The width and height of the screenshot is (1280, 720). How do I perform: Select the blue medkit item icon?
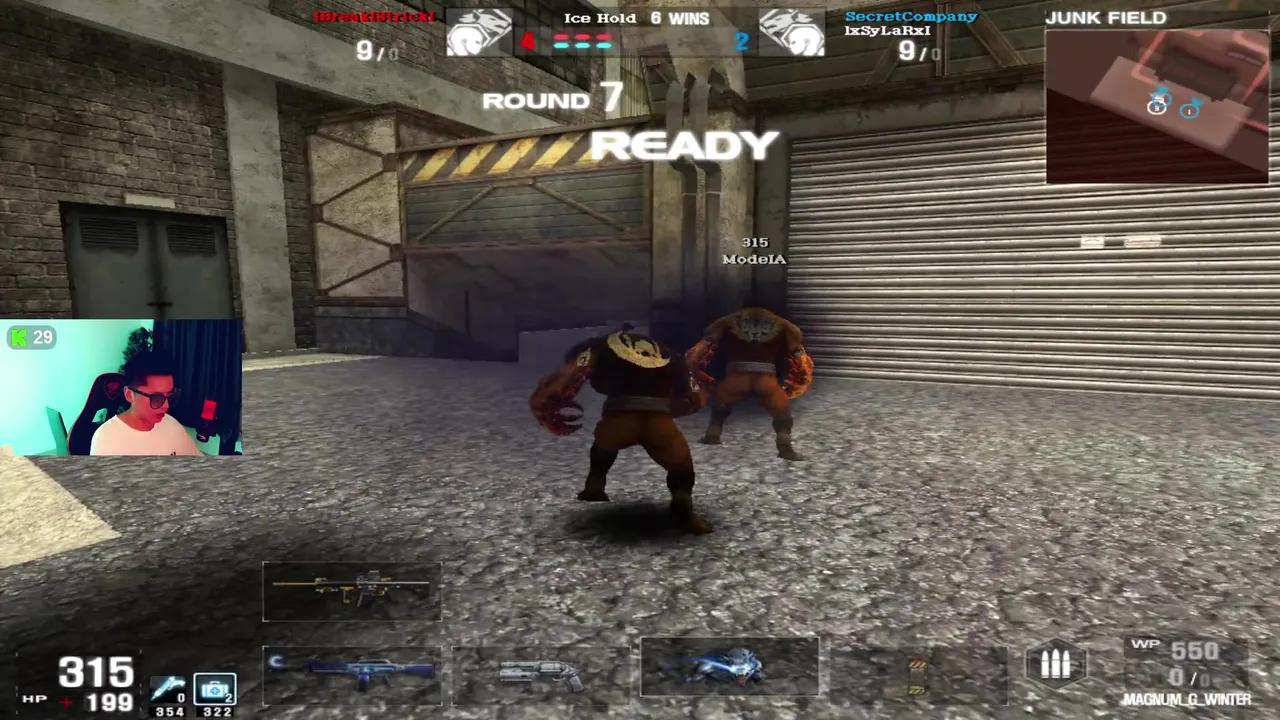point(215,688)
